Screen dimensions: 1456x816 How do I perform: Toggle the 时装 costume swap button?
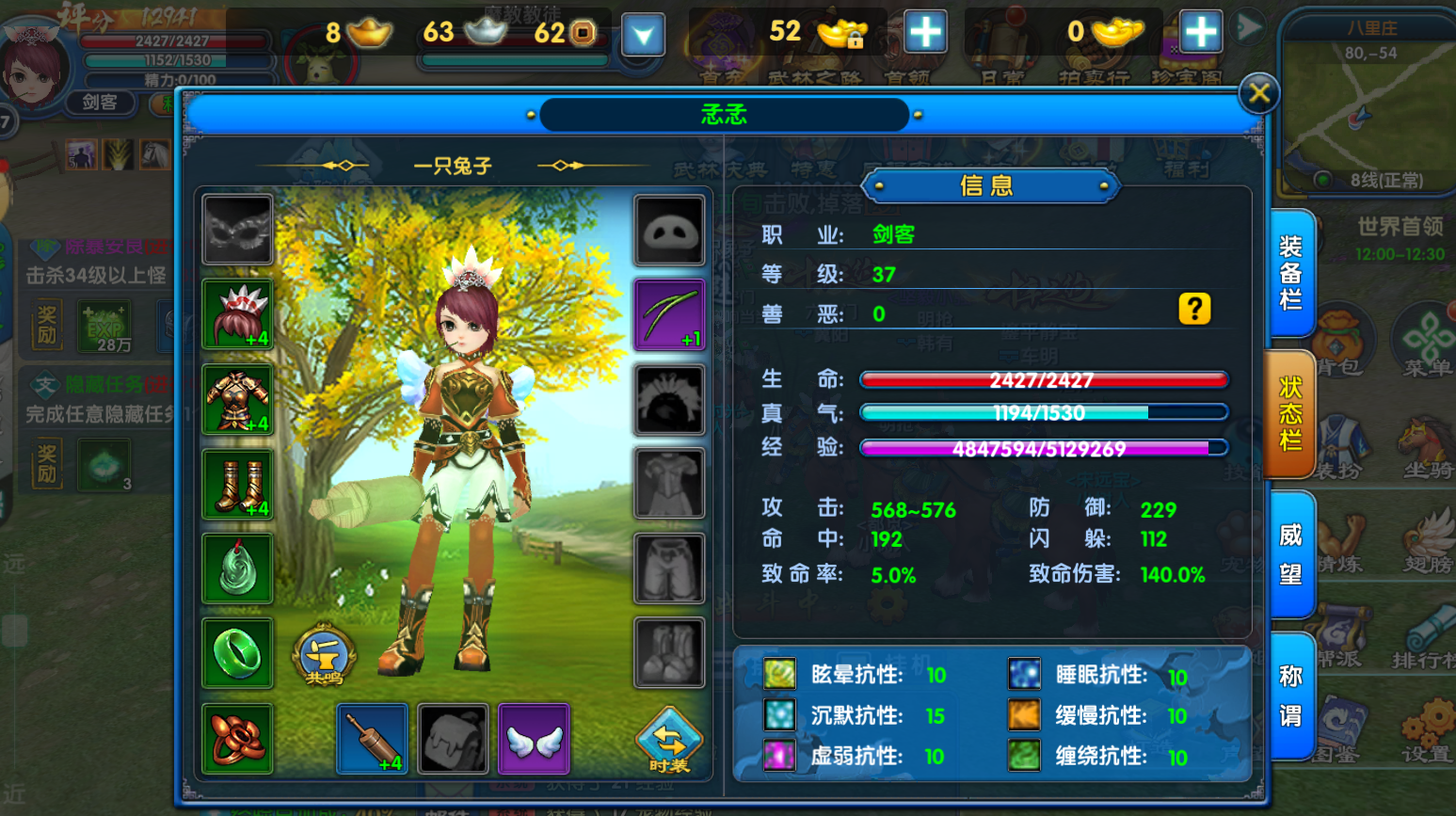[x=668, y=741]
